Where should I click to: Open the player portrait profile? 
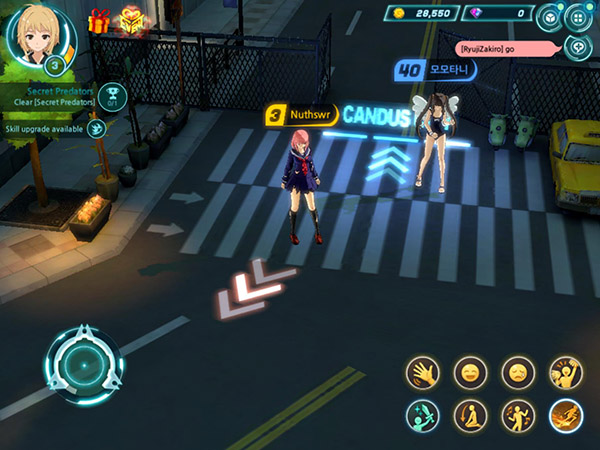(41, 37)
